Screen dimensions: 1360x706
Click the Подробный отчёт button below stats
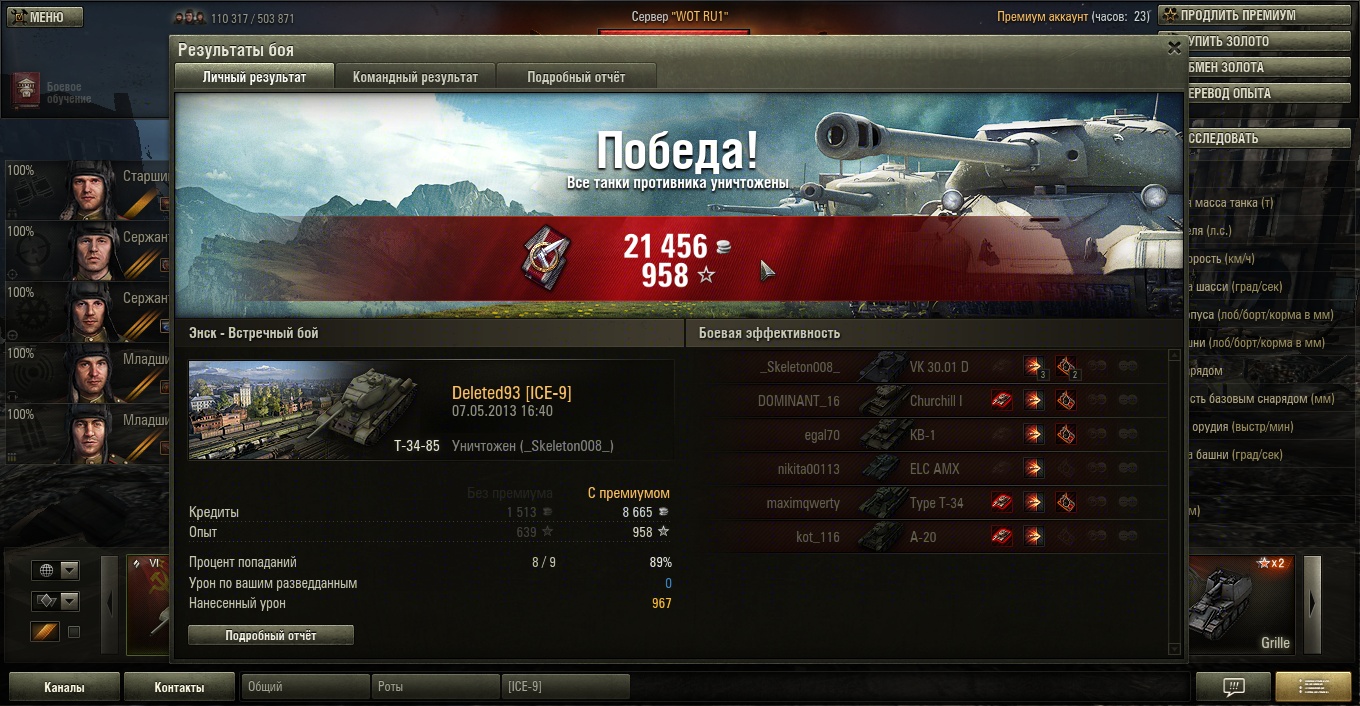pyautogui.click(x=271, y=635)
